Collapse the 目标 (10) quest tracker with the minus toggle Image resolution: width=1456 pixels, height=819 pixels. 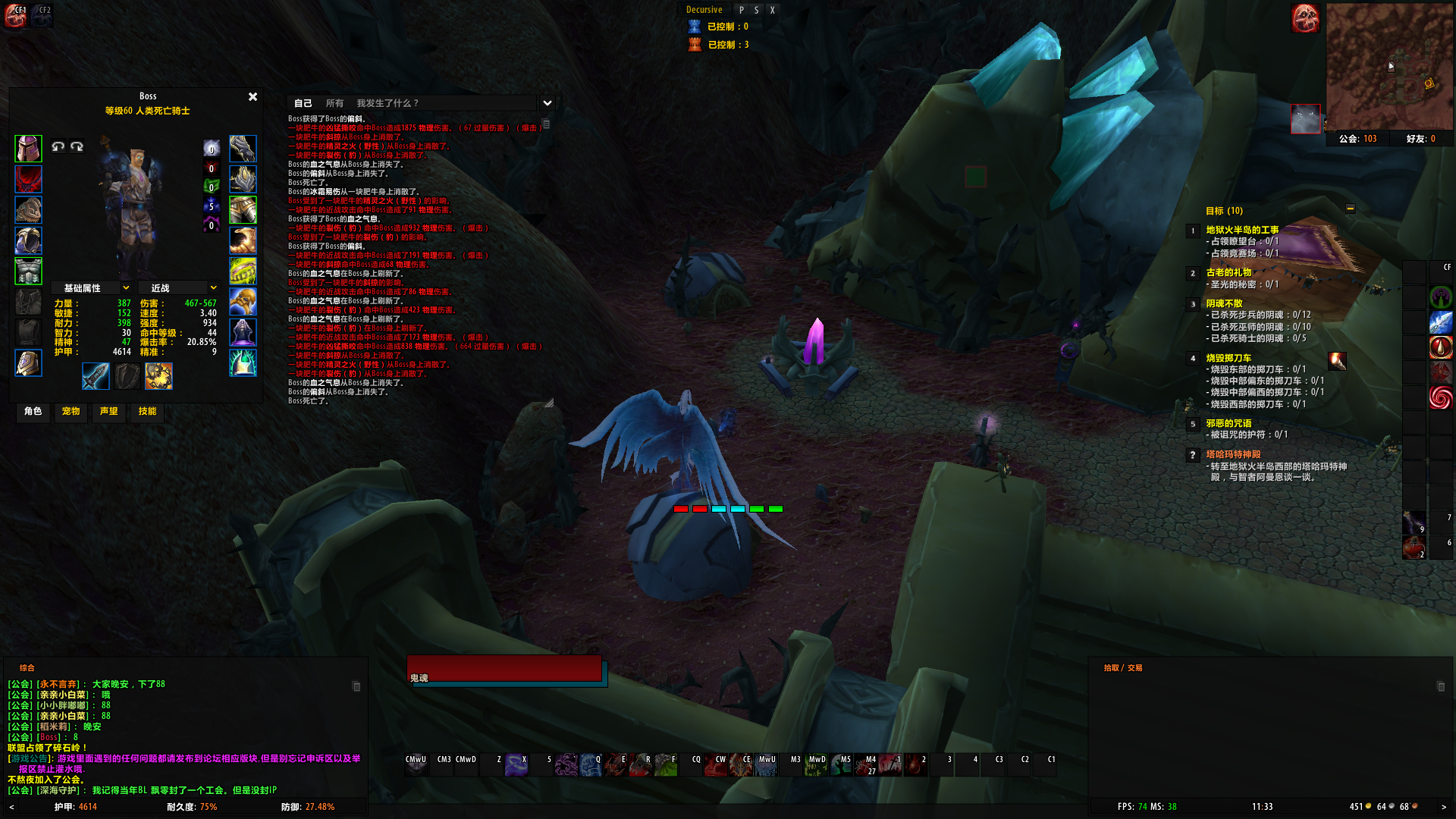(1351, 209)
